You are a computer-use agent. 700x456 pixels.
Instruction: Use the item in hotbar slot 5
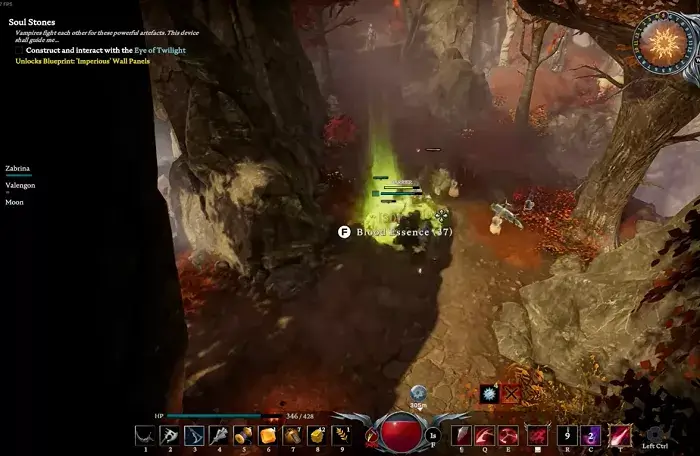point(243,435)
